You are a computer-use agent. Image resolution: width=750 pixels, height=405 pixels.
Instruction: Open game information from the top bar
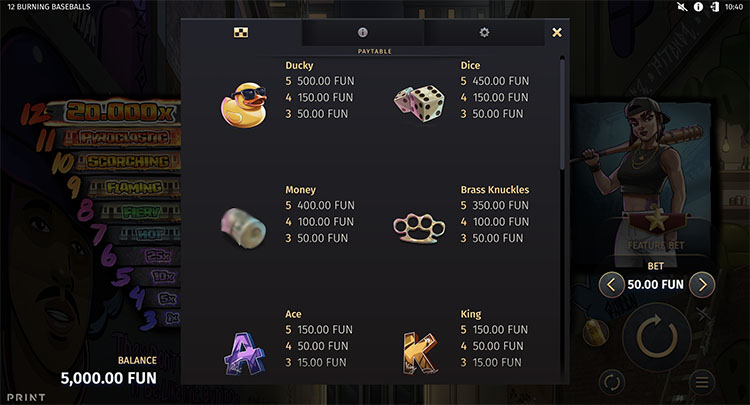coord(697,7)
